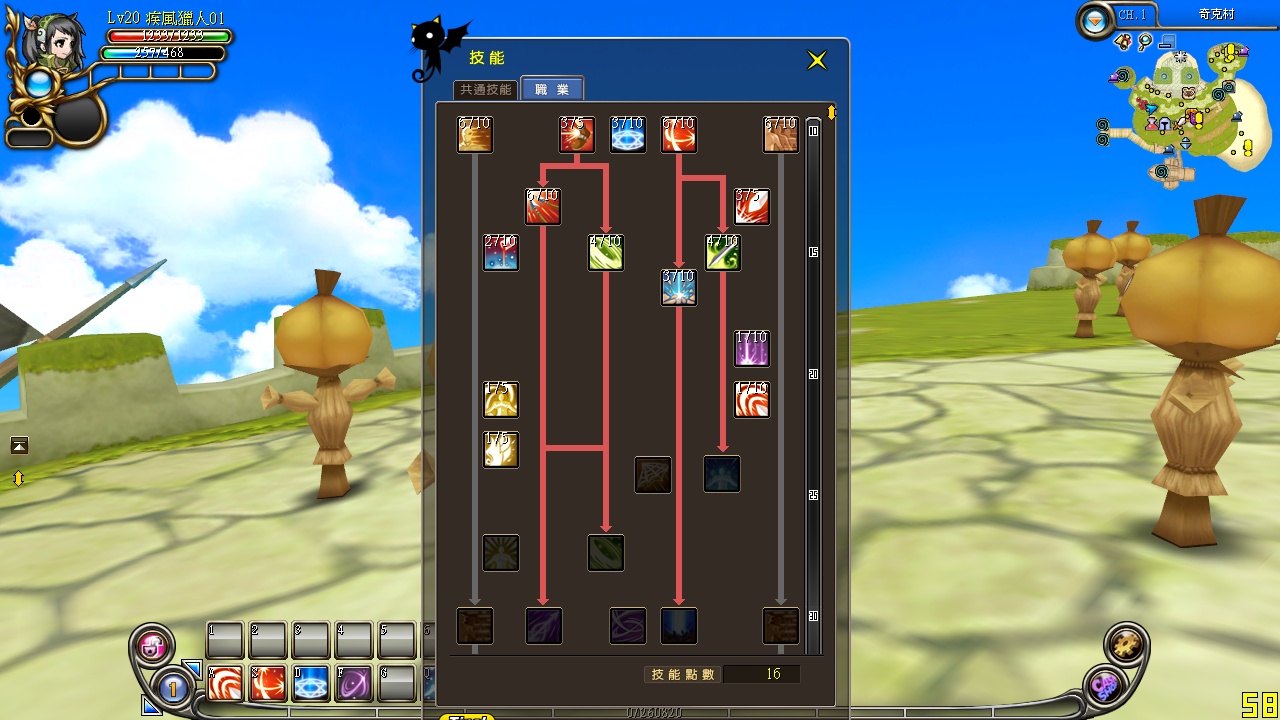Click the yellow arrow toggle on the left screen edge
The height and width of the screenshot is (720, 1280).
(x=18, y=478)
